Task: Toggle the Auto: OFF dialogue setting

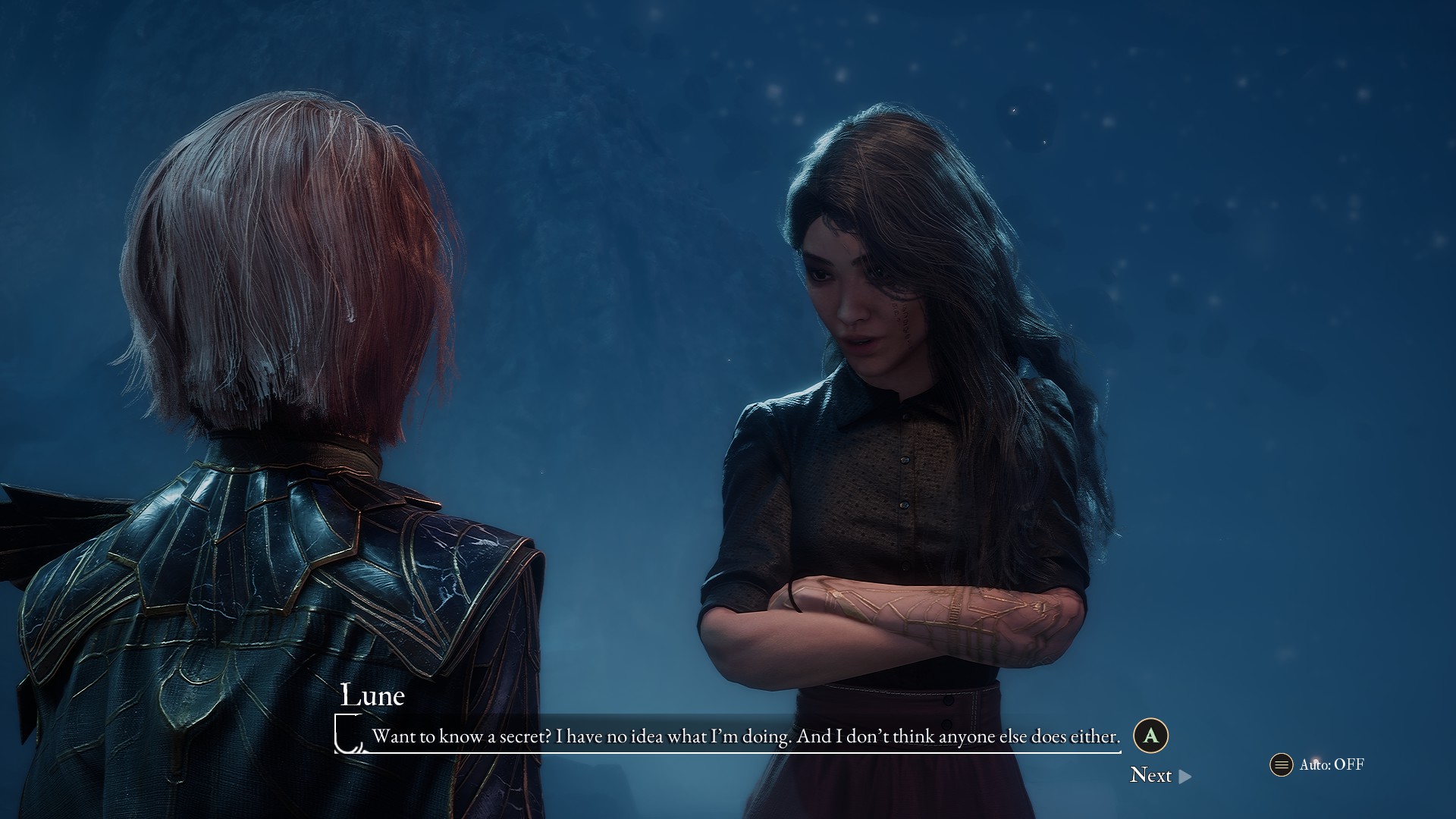Action: pyautogui.click(x=1317, y=764)
